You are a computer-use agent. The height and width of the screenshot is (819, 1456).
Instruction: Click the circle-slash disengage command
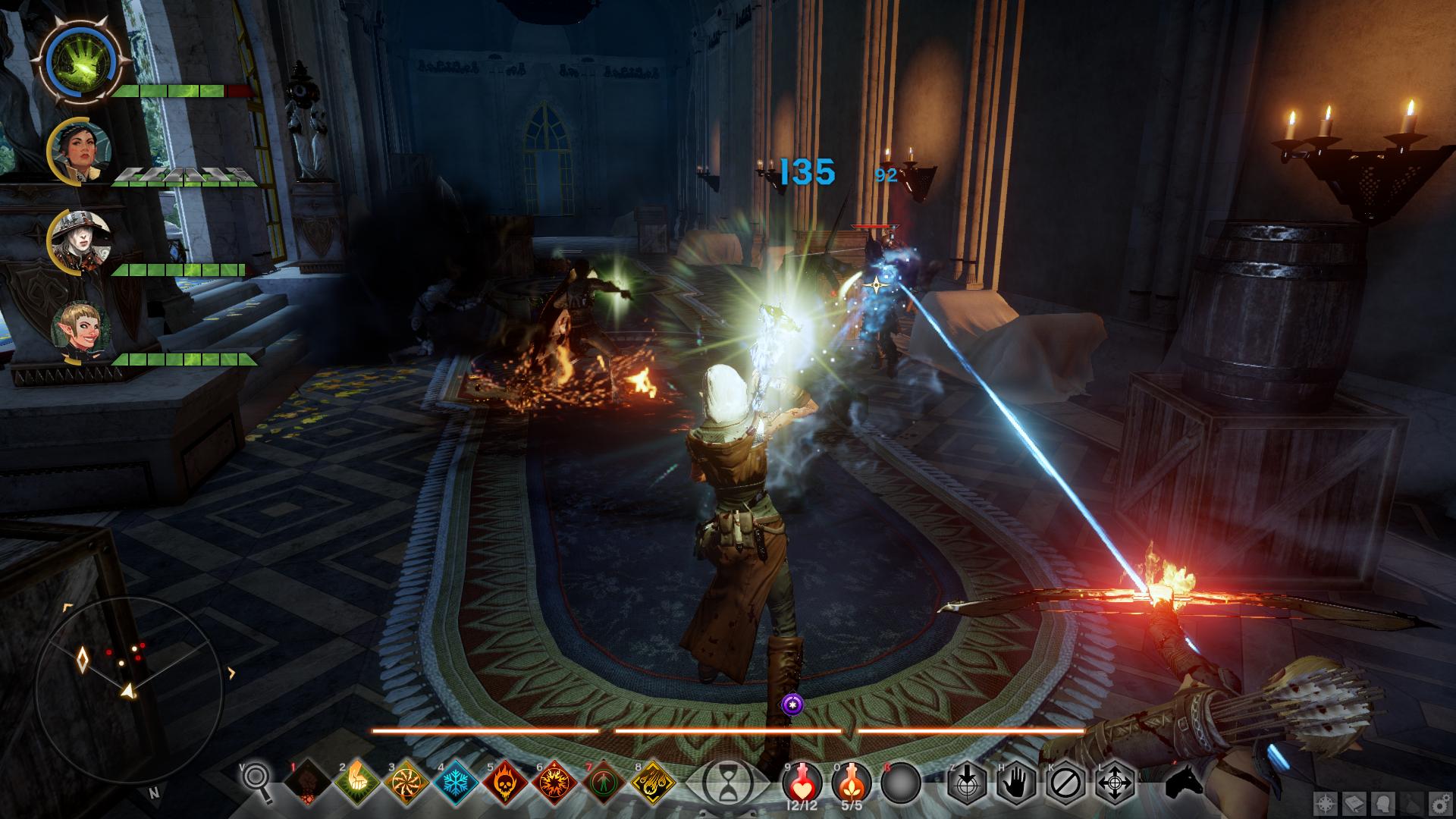(x=1065, y=781)
